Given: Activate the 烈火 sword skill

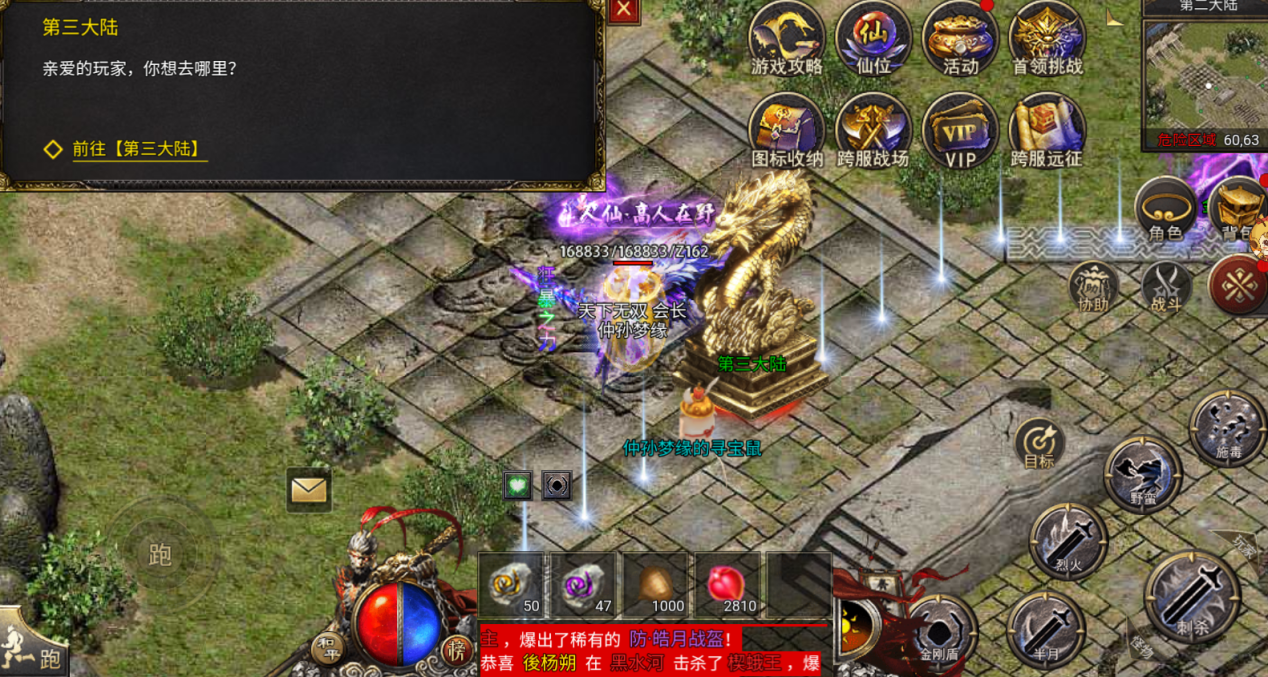Looking at the screenshot, I should click(1068, 540).
